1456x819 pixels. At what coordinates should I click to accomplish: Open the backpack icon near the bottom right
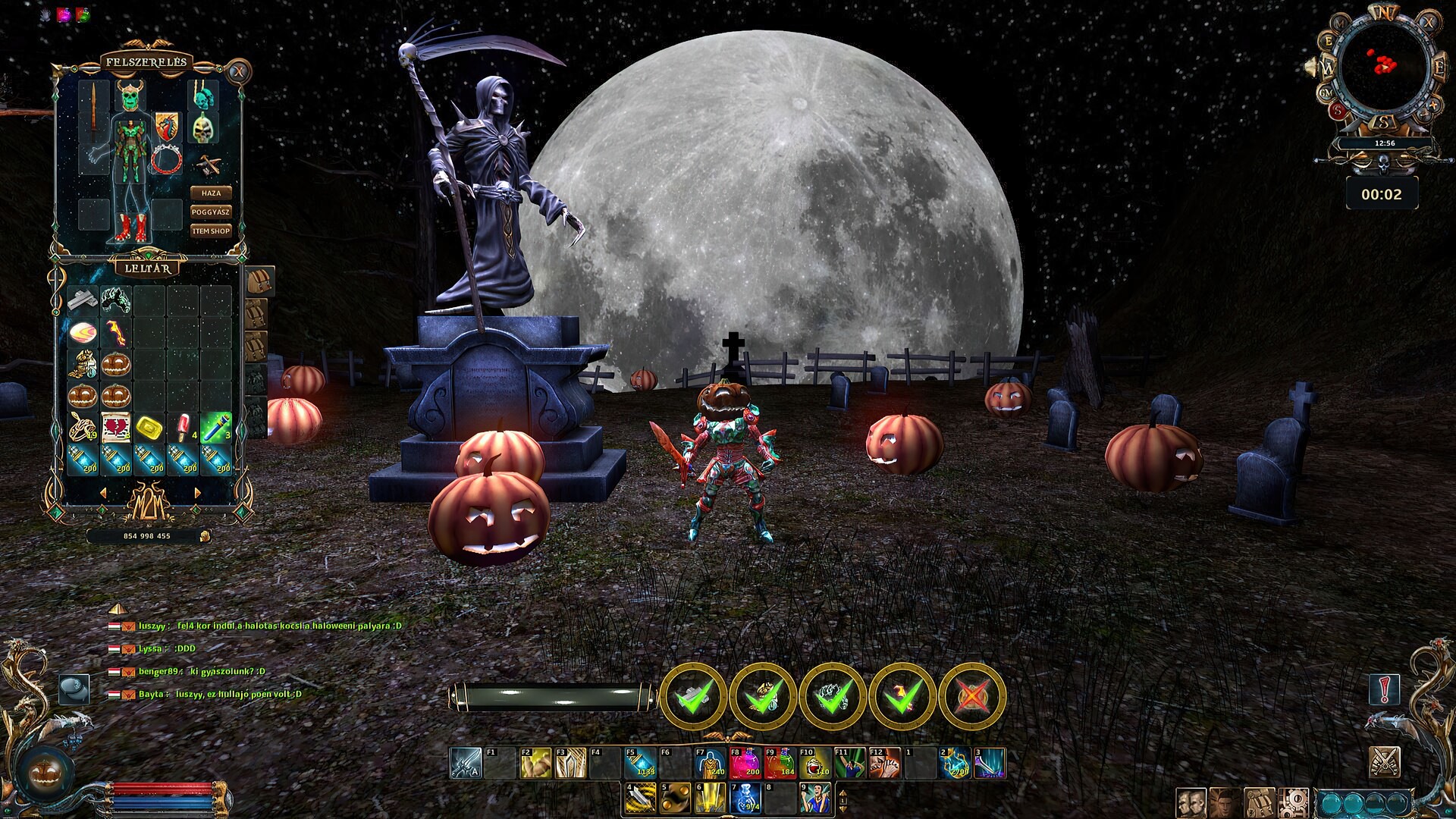1259,802
